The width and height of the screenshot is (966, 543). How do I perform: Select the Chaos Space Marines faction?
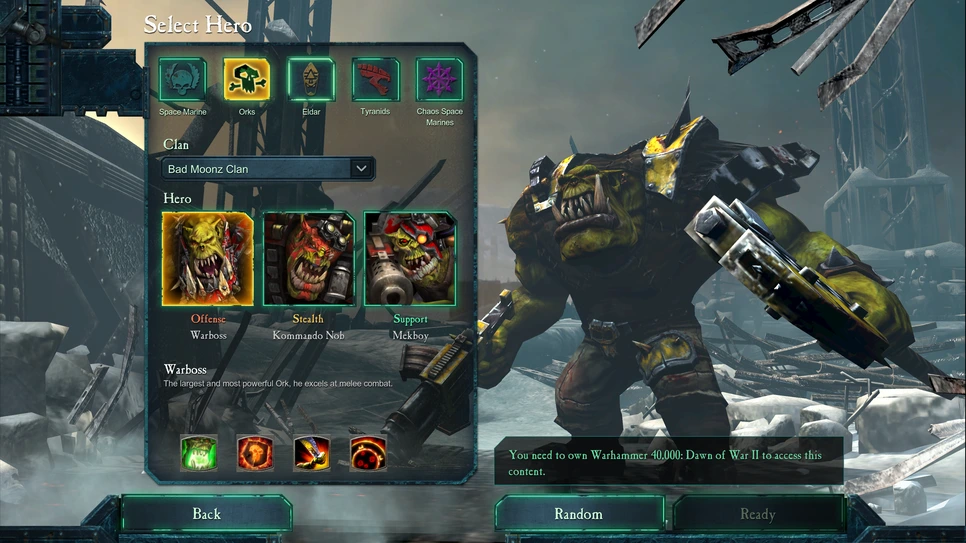pos(439,80)
